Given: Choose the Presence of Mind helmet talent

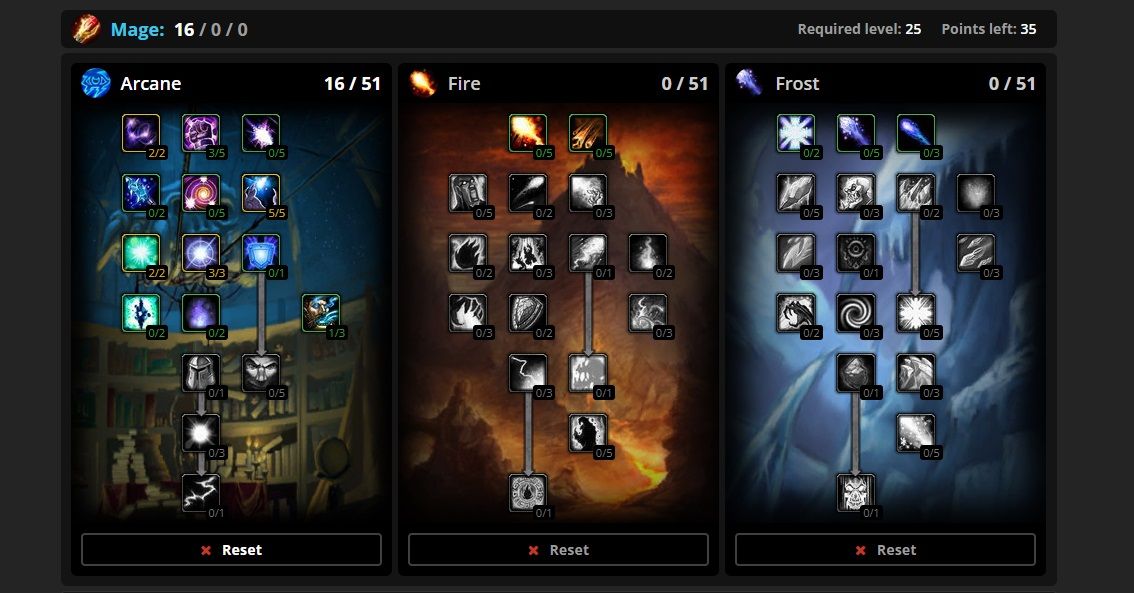Looking at the screenshot, I should [x=201, y=373].
